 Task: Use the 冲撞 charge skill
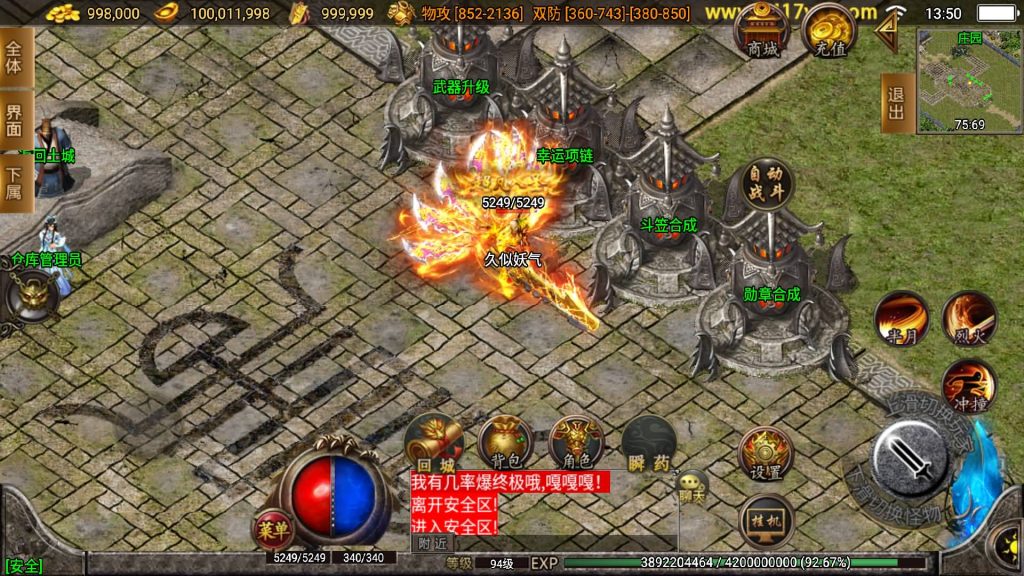(967, 386)
